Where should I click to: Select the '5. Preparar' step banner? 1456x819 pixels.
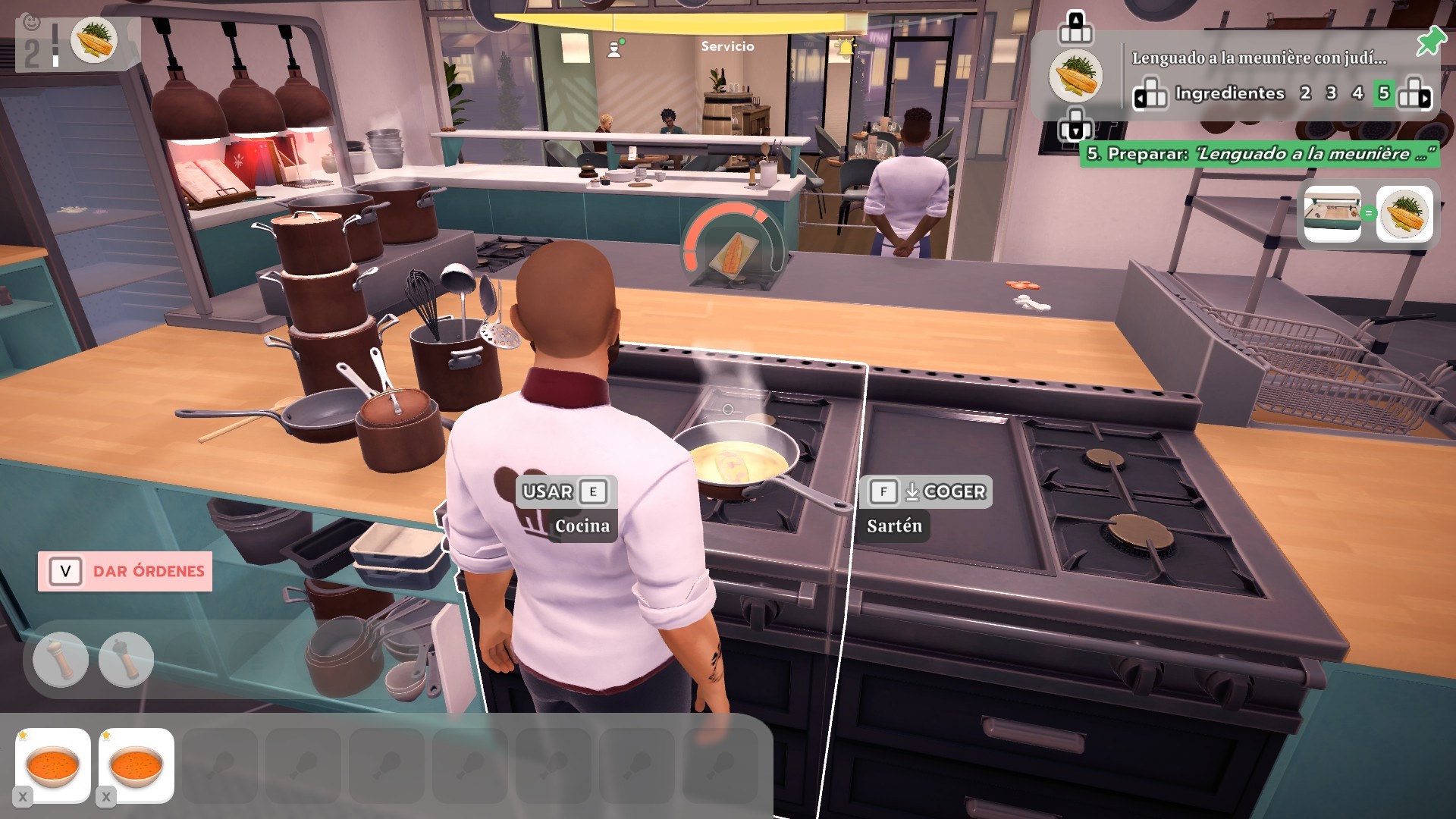pos(1259,154)
